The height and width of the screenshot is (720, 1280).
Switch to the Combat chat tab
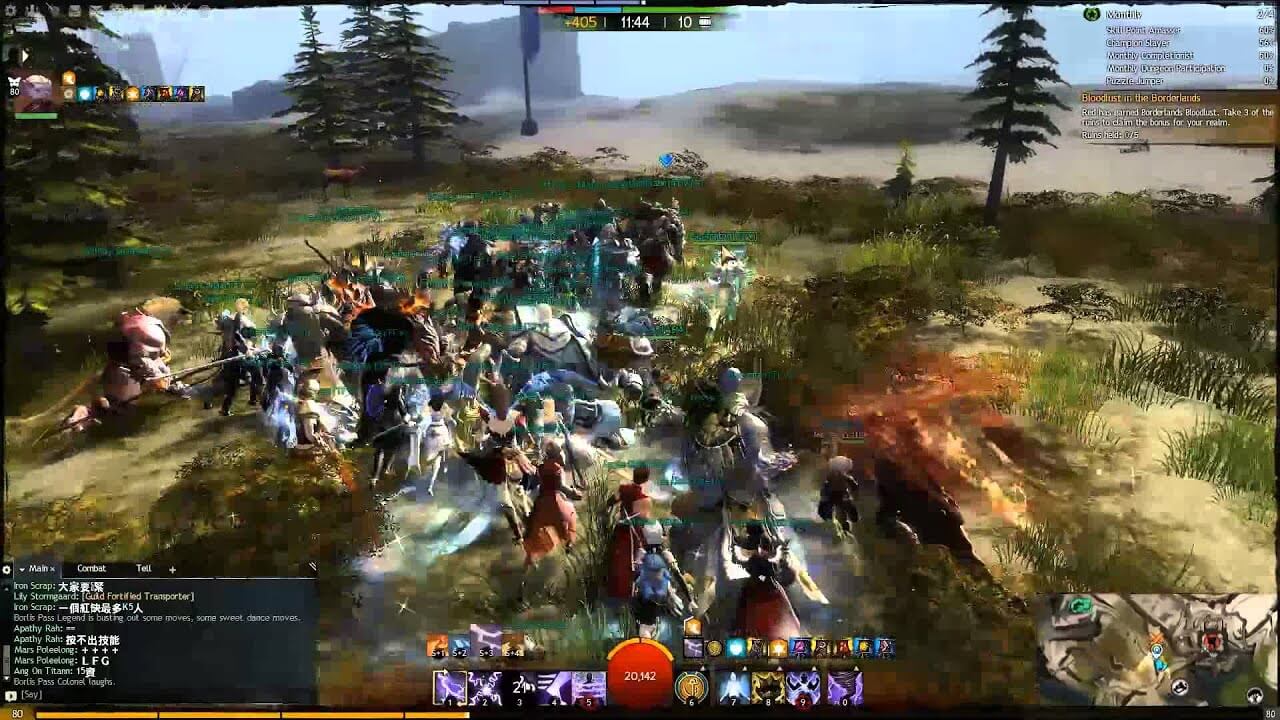[x=92, y=569]
